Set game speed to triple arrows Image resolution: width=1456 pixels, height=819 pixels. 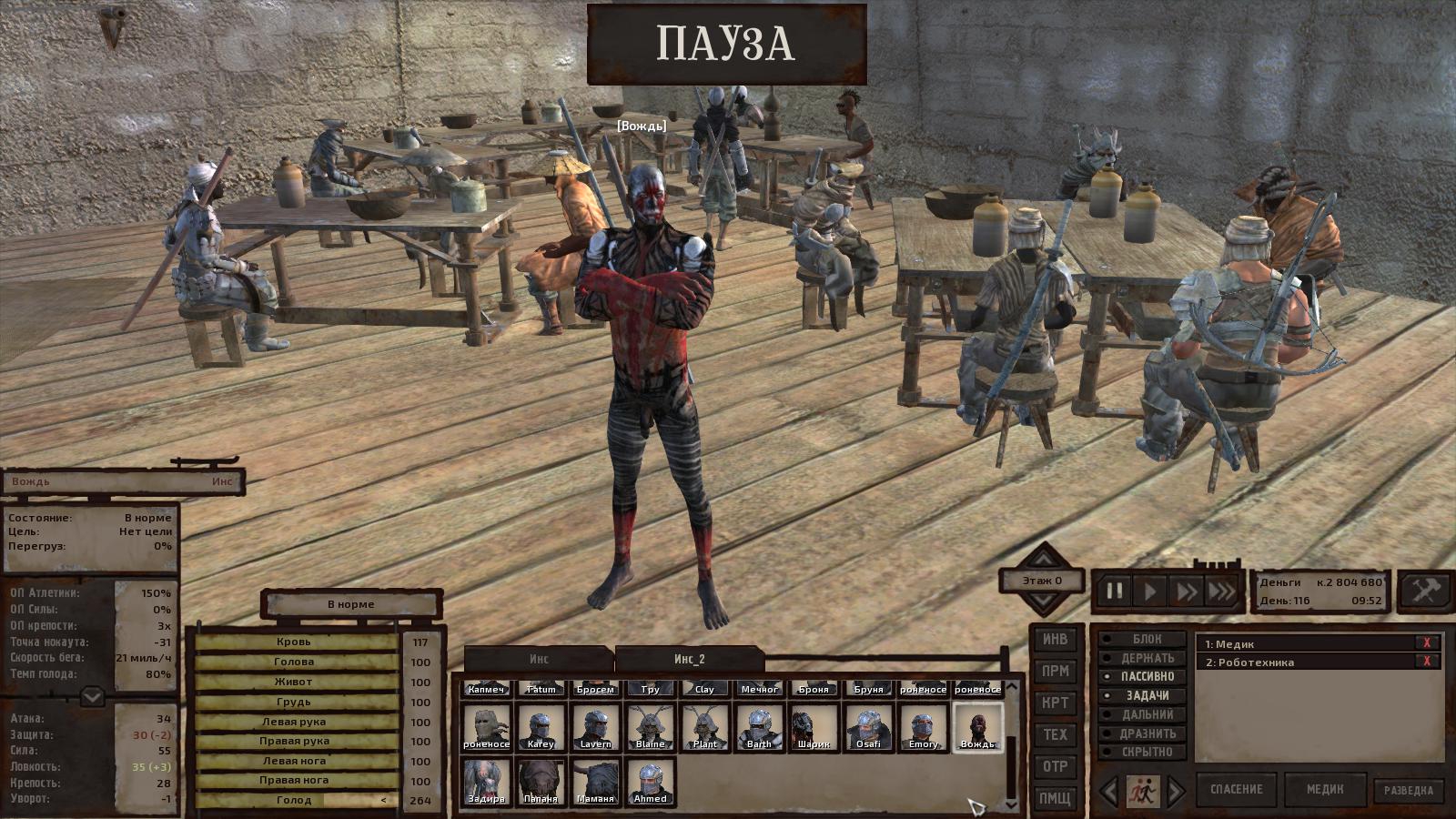(x=1222, y=591)
